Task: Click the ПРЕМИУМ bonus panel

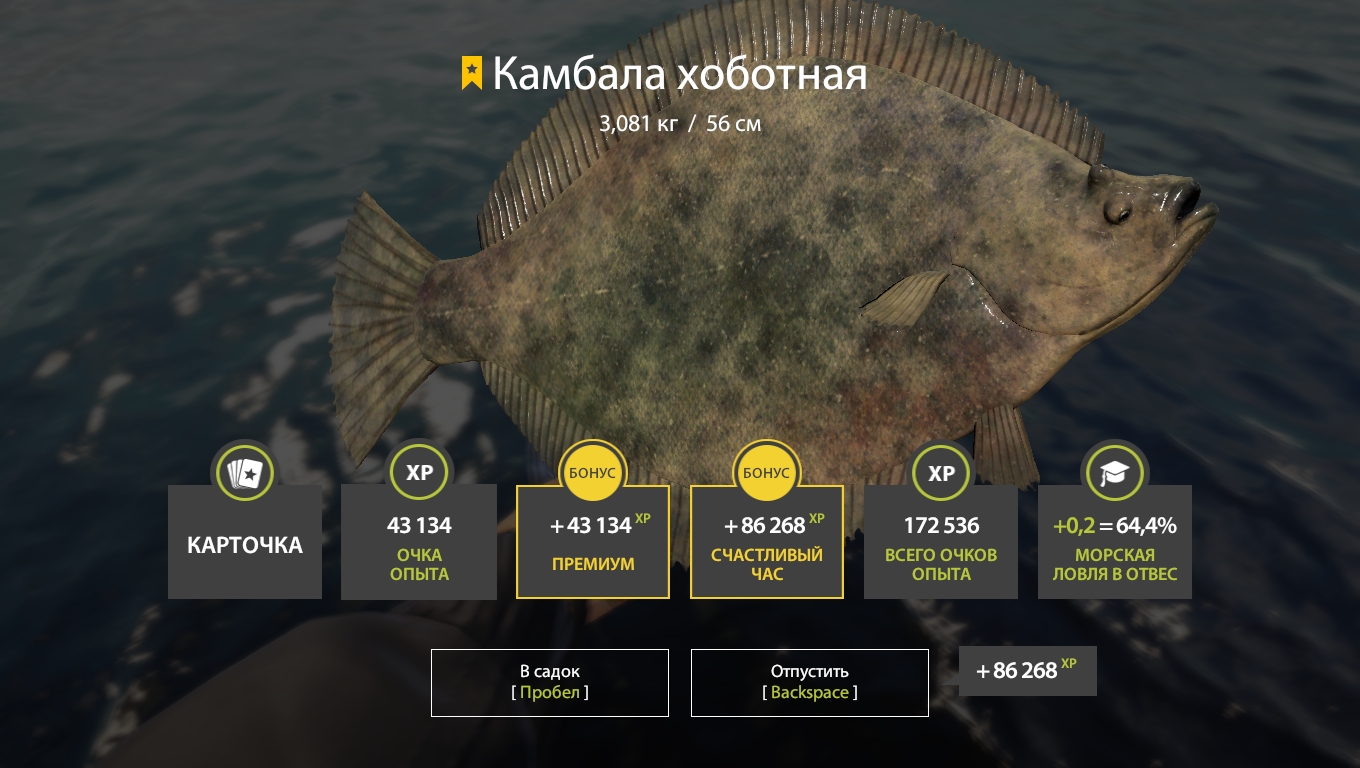Action: click(x=593, y=542)
